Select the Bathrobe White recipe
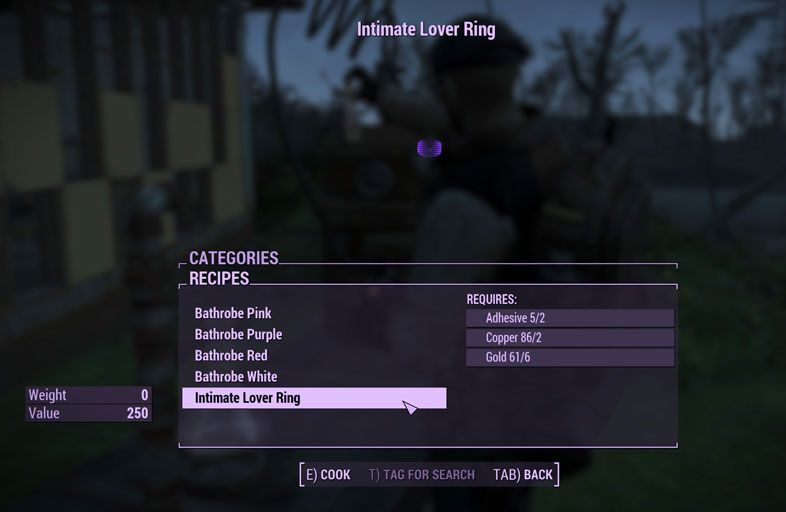Viewport: 786px width, 512px height. click(x=236, y=377)
